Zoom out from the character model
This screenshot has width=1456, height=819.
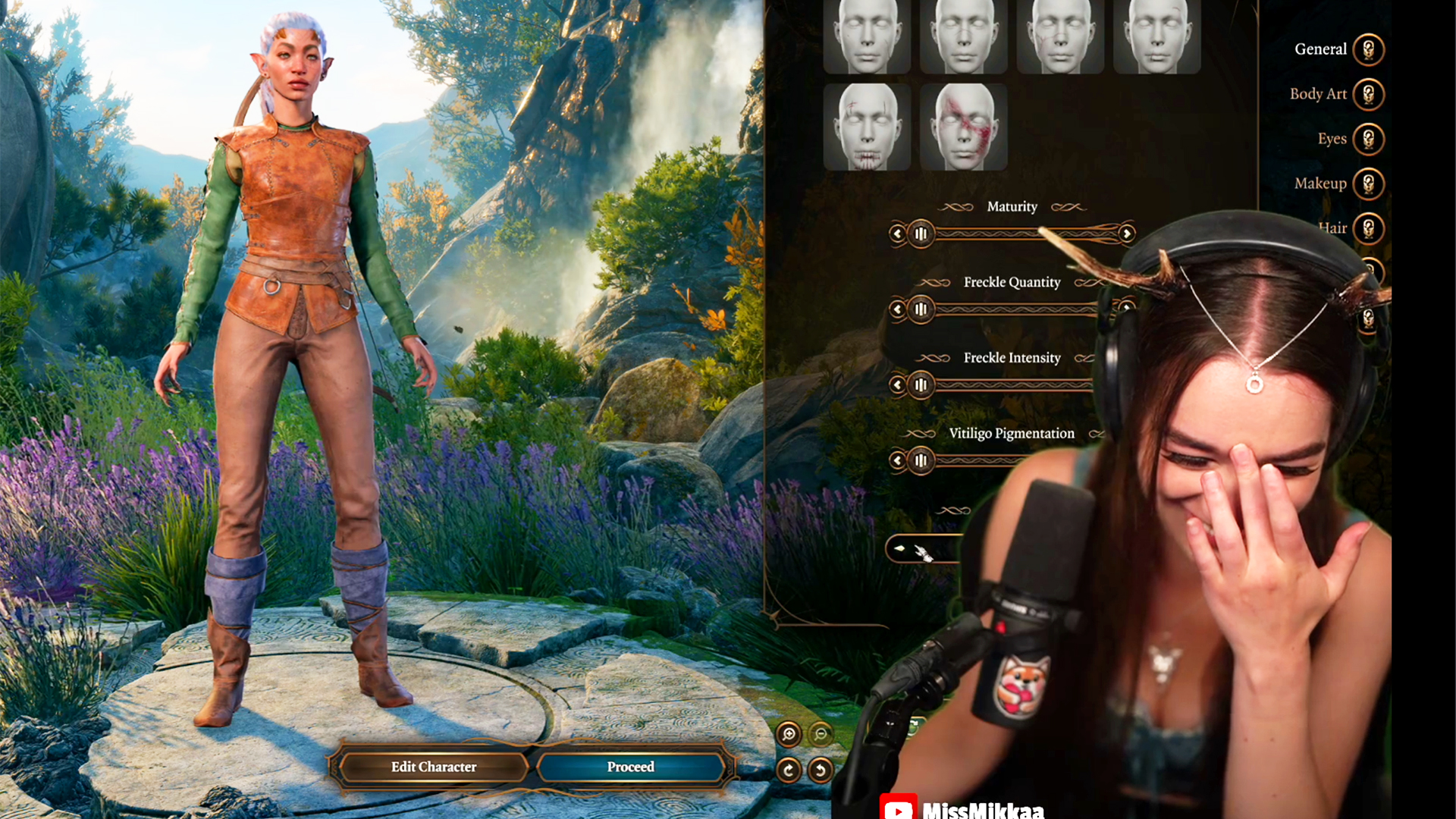(820, 734)
